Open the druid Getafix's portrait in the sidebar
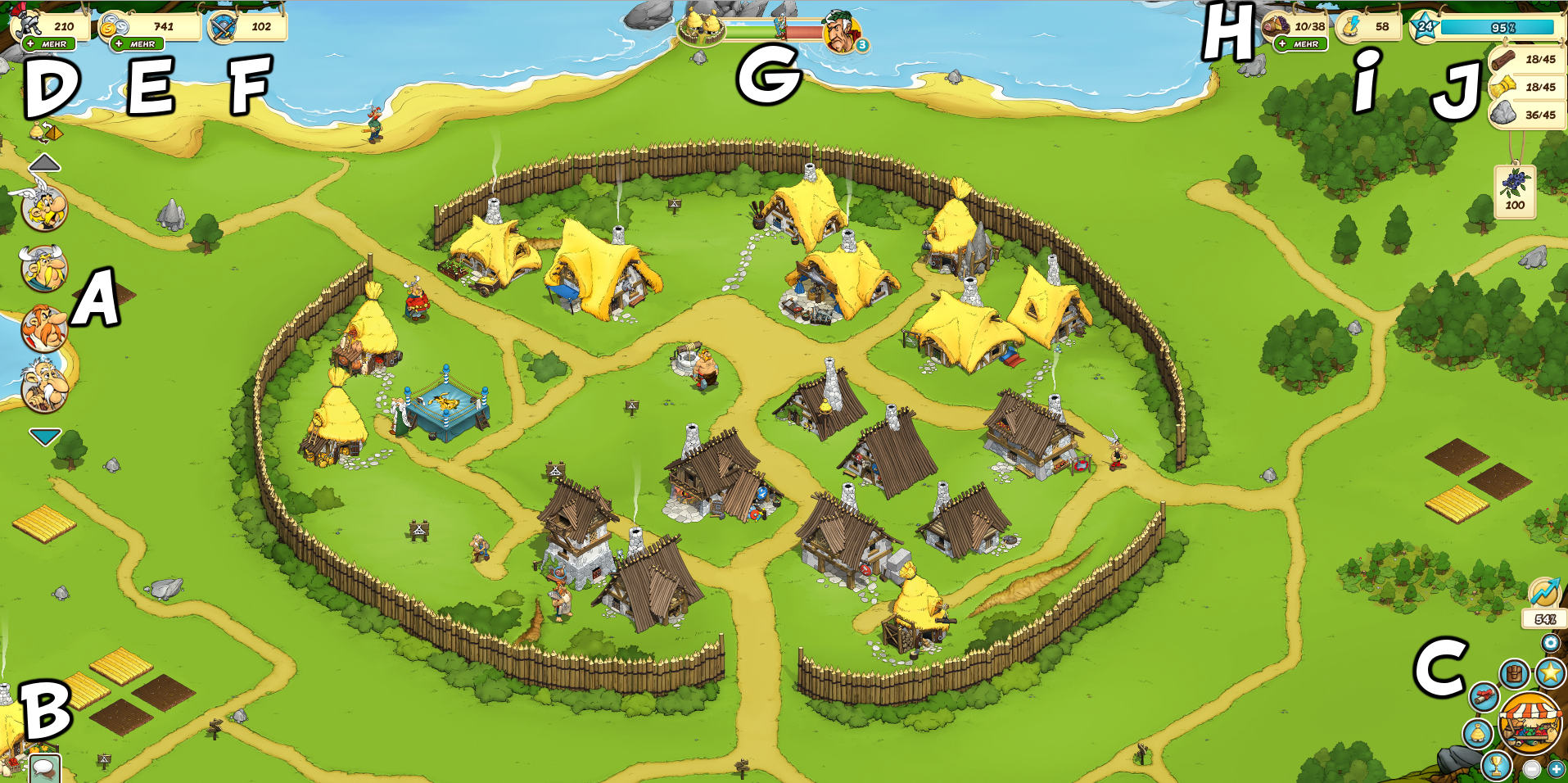This screenshot has height=783, width=1568. point(43,382)
